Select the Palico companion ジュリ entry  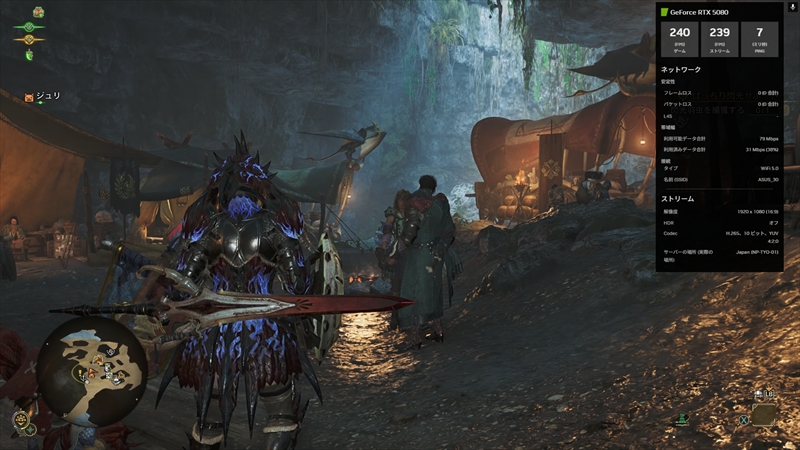pos(43,96)
